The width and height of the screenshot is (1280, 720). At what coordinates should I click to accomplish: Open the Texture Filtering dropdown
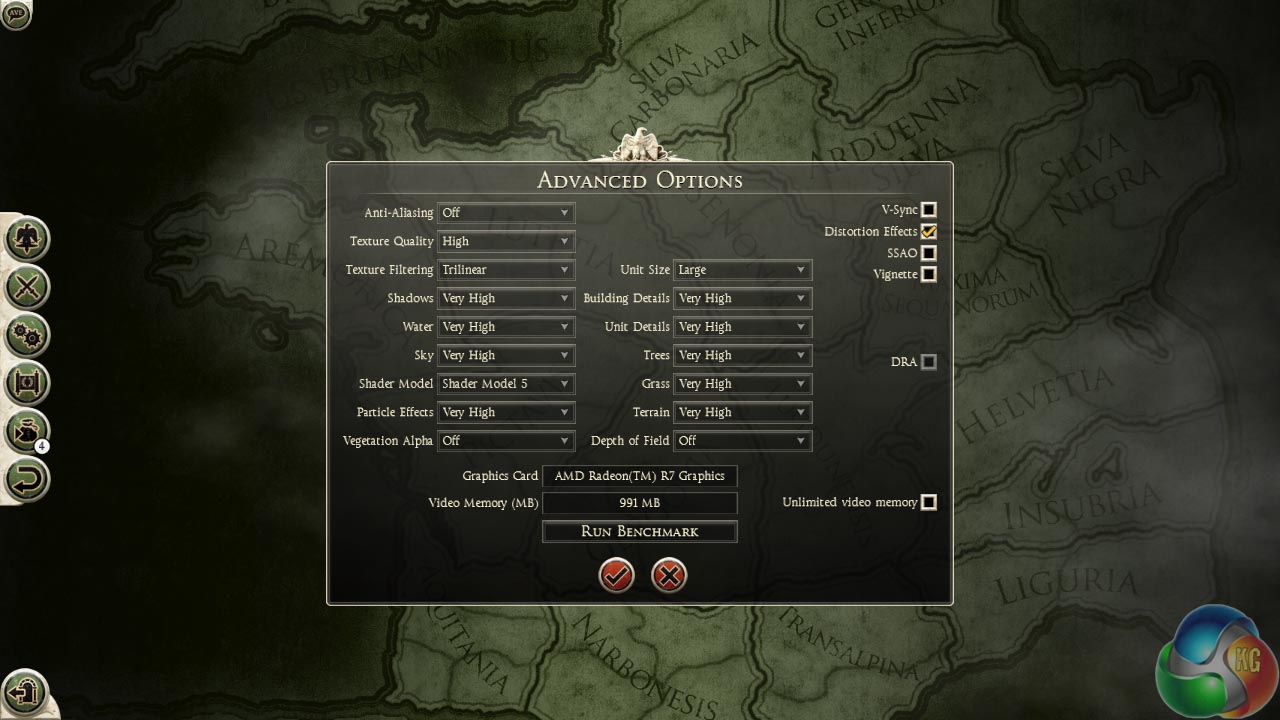[x=506, y=270]
